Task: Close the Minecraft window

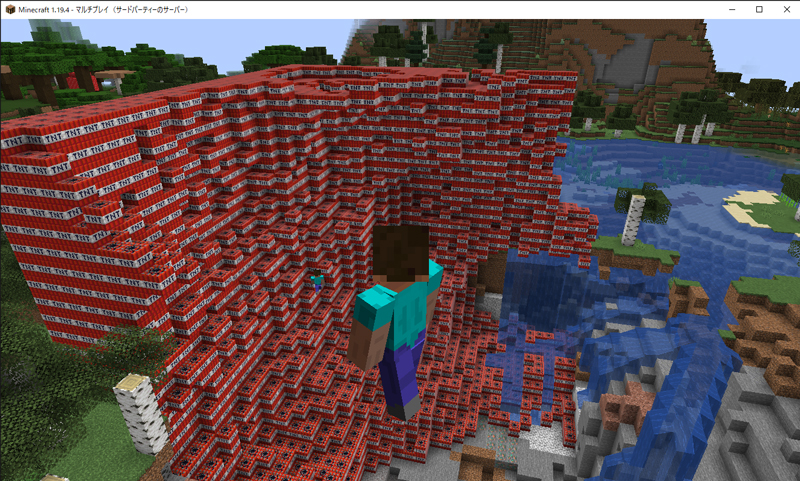Action: point(785,9)
